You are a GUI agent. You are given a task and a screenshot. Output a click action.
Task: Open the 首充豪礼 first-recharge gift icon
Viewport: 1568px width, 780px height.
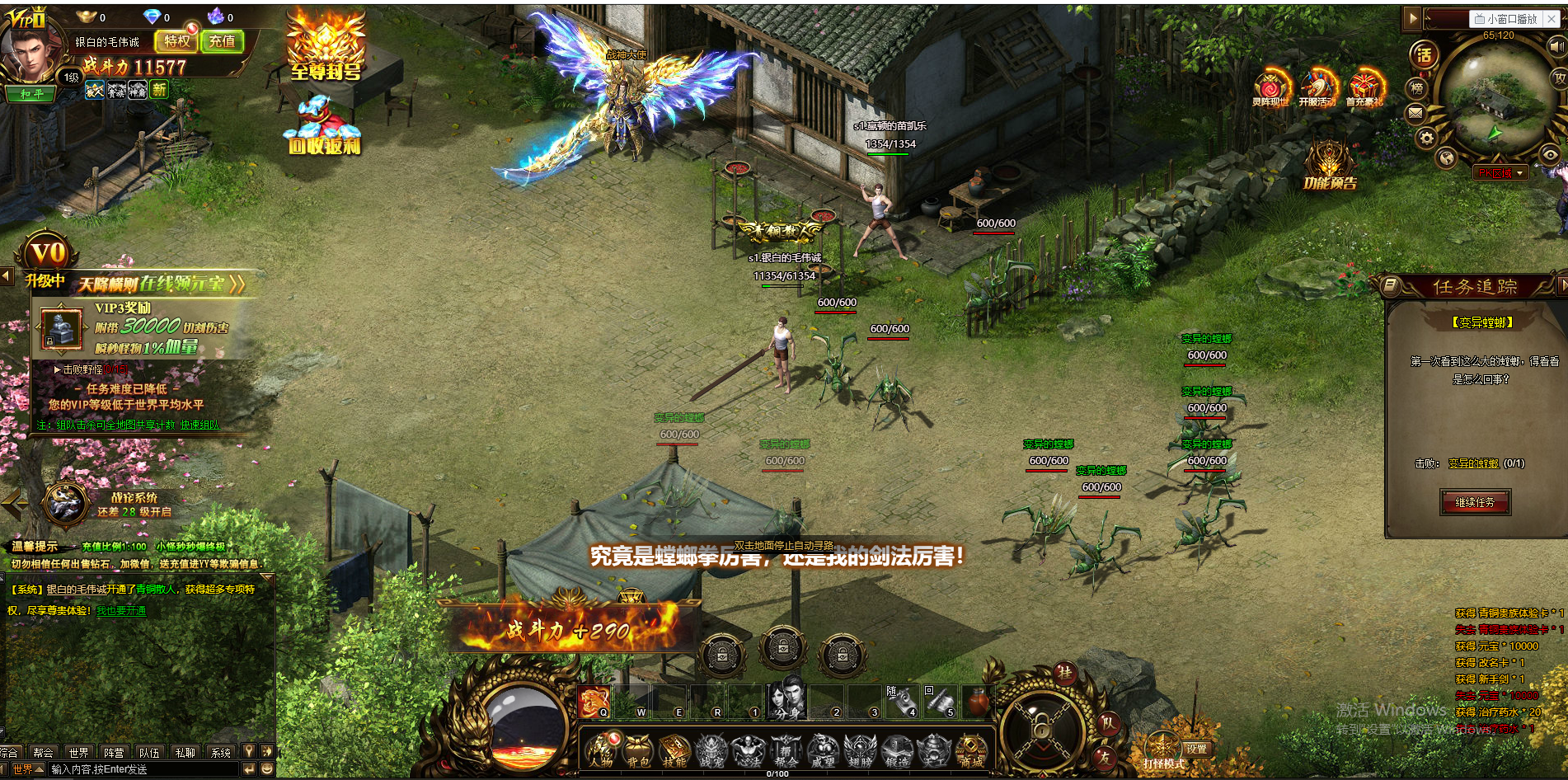tap(1364, 89)
